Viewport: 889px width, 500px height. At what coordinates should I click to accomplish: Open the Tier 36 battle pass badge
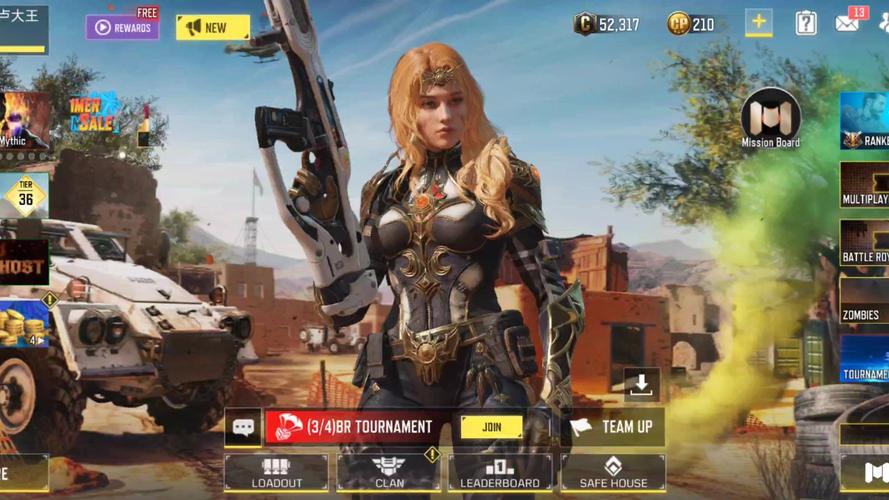25,196
